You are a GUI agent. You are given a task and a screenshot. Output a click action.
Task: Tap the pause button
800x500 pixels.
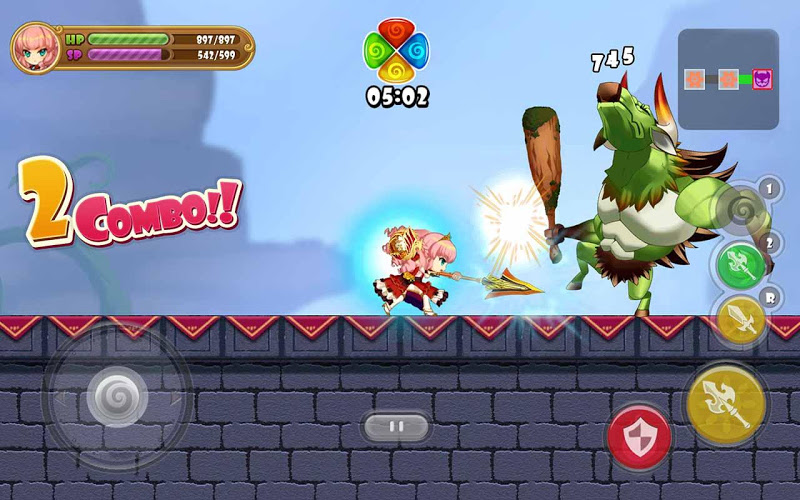396,427
